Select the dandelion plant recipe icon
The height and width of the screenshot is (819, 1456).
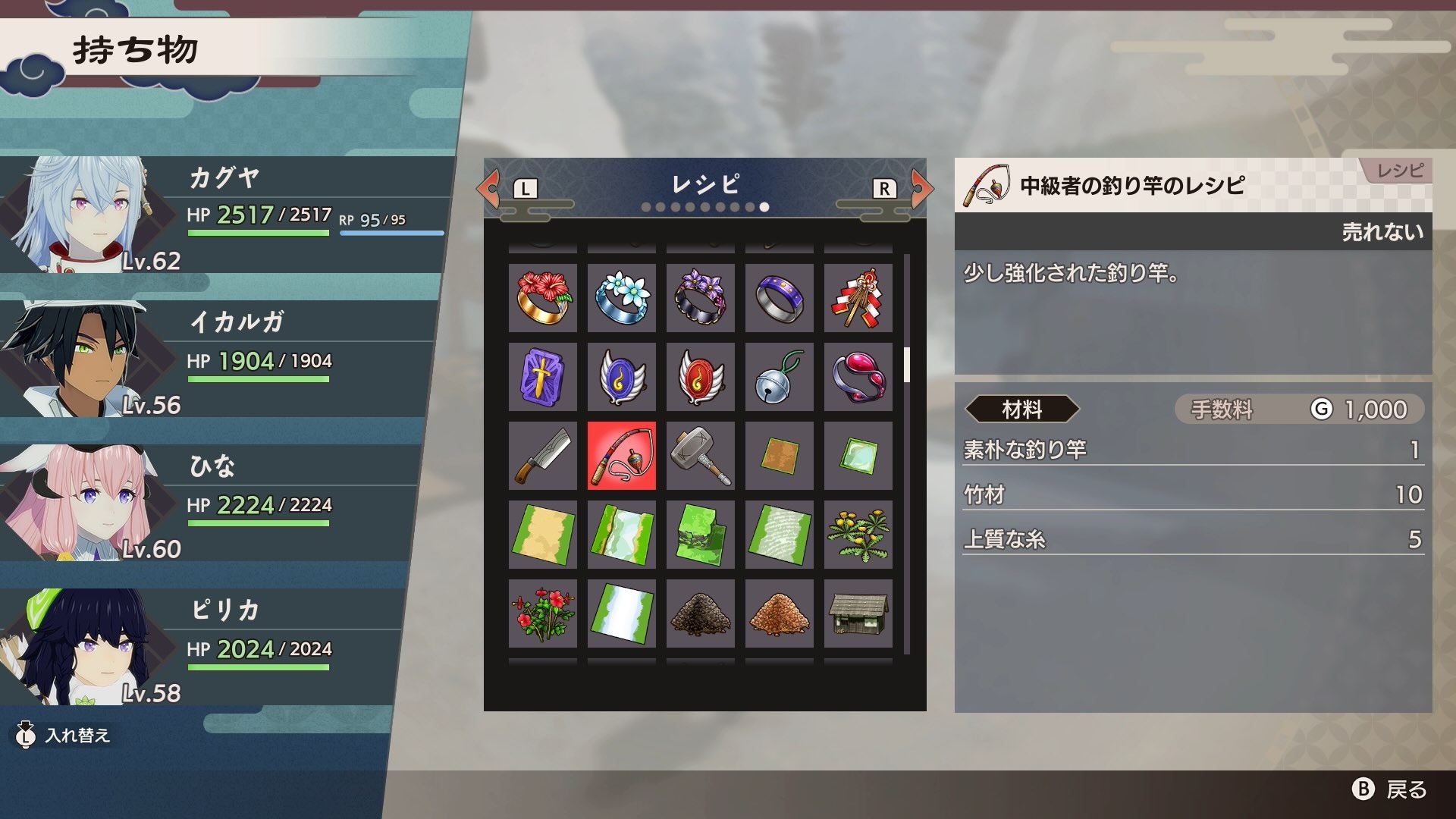pyautogui.click(x=858, y=535)
